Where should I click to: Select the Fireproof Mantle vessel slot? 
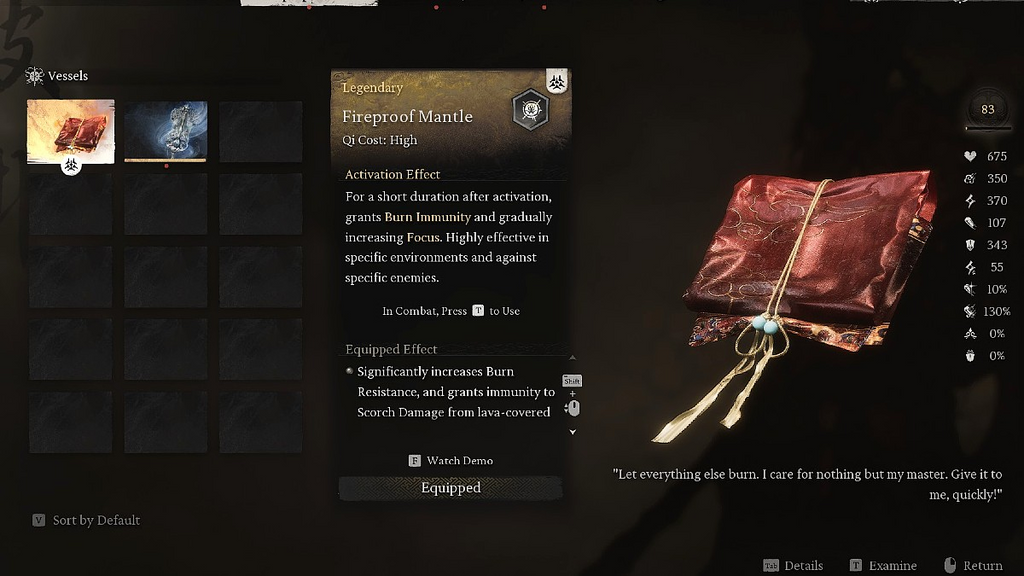click(70, 131)
